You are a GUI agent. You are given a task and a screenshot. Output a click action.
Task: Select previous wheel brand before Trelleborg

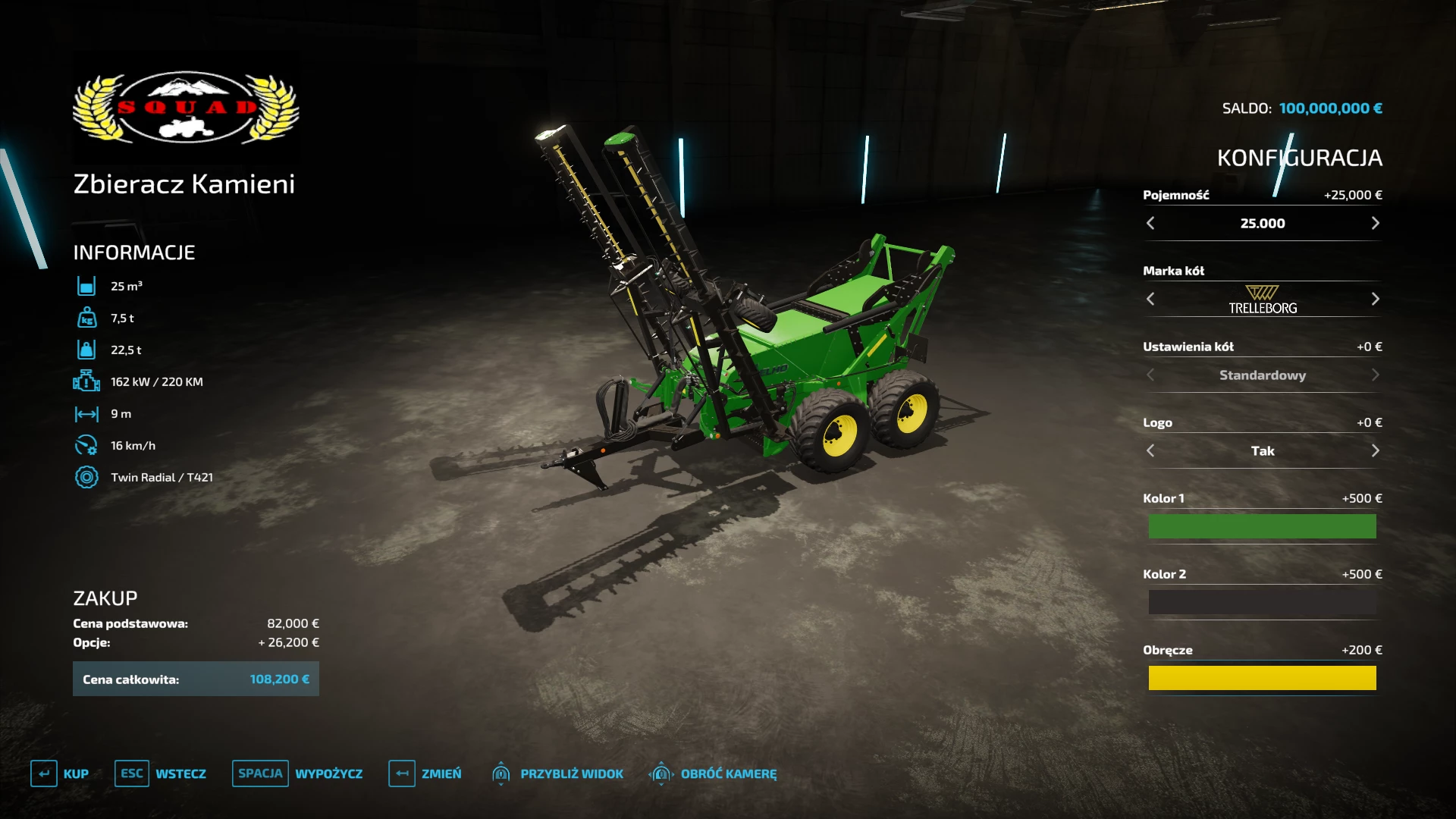[x=1150, y=299]
